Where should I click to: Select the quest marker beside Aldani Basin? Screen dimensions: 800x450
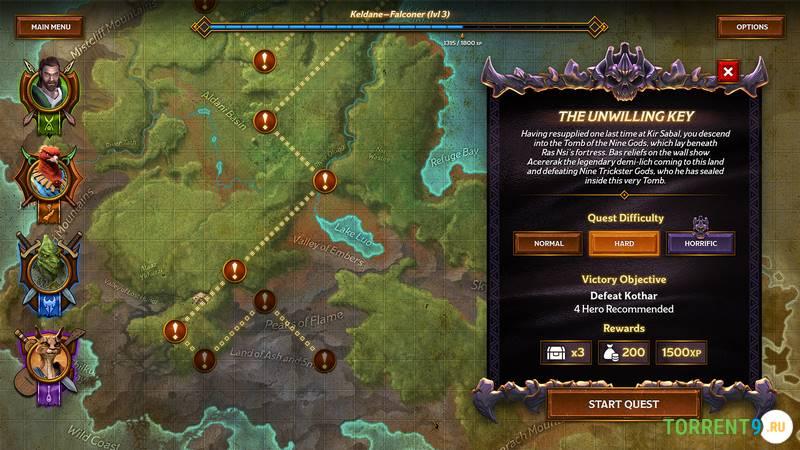tap(264, 121)
